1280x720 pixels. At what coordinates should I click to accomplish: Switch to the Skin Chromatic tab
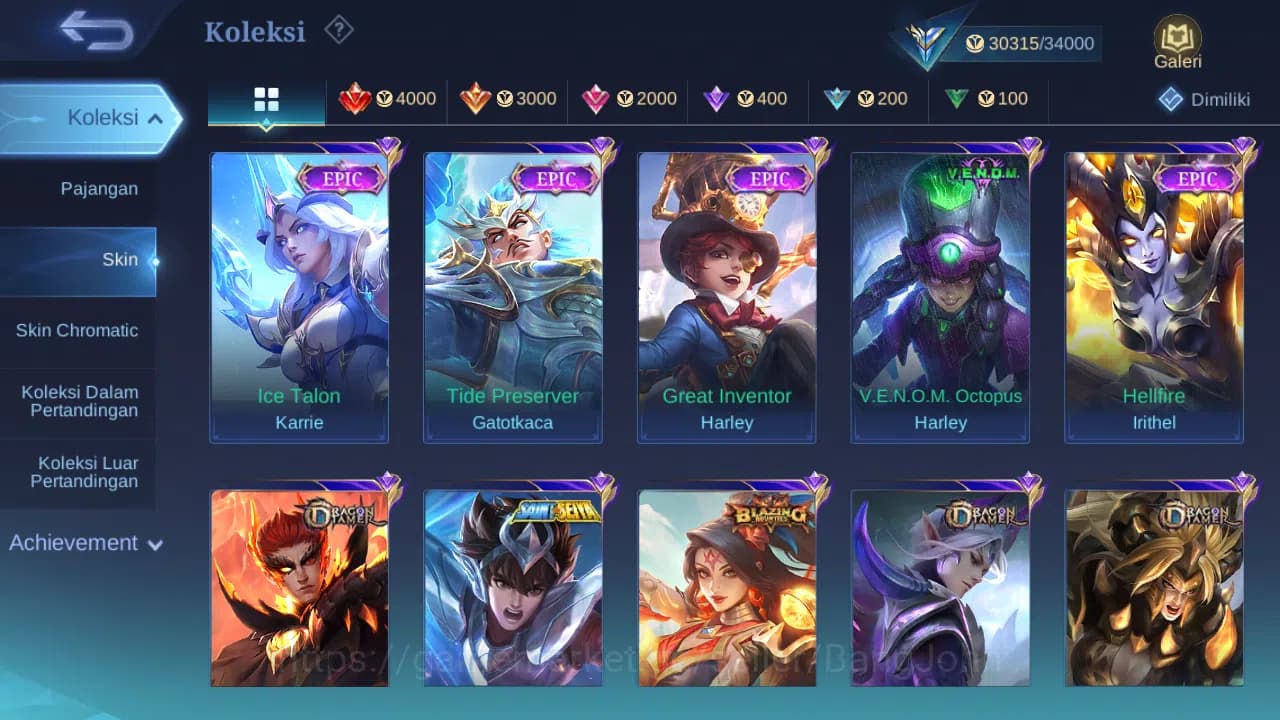pos(79,330)
